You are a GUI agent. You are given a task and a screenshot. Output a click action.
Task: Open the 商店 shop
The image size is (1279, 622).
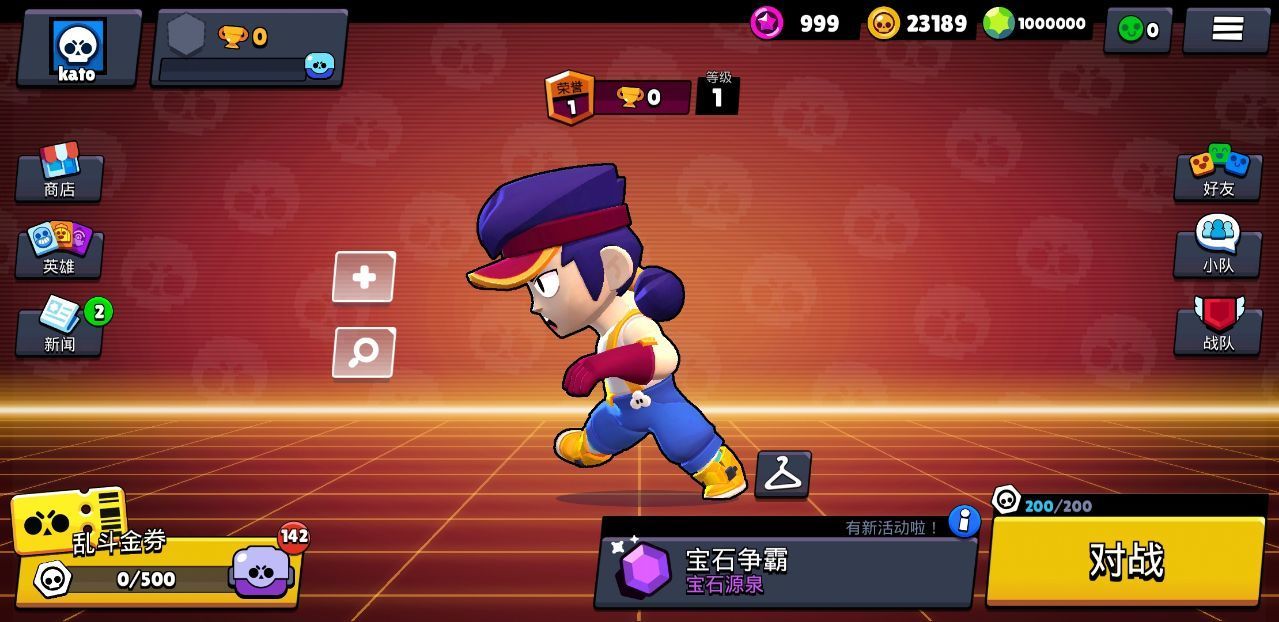[x=60, y=173]
